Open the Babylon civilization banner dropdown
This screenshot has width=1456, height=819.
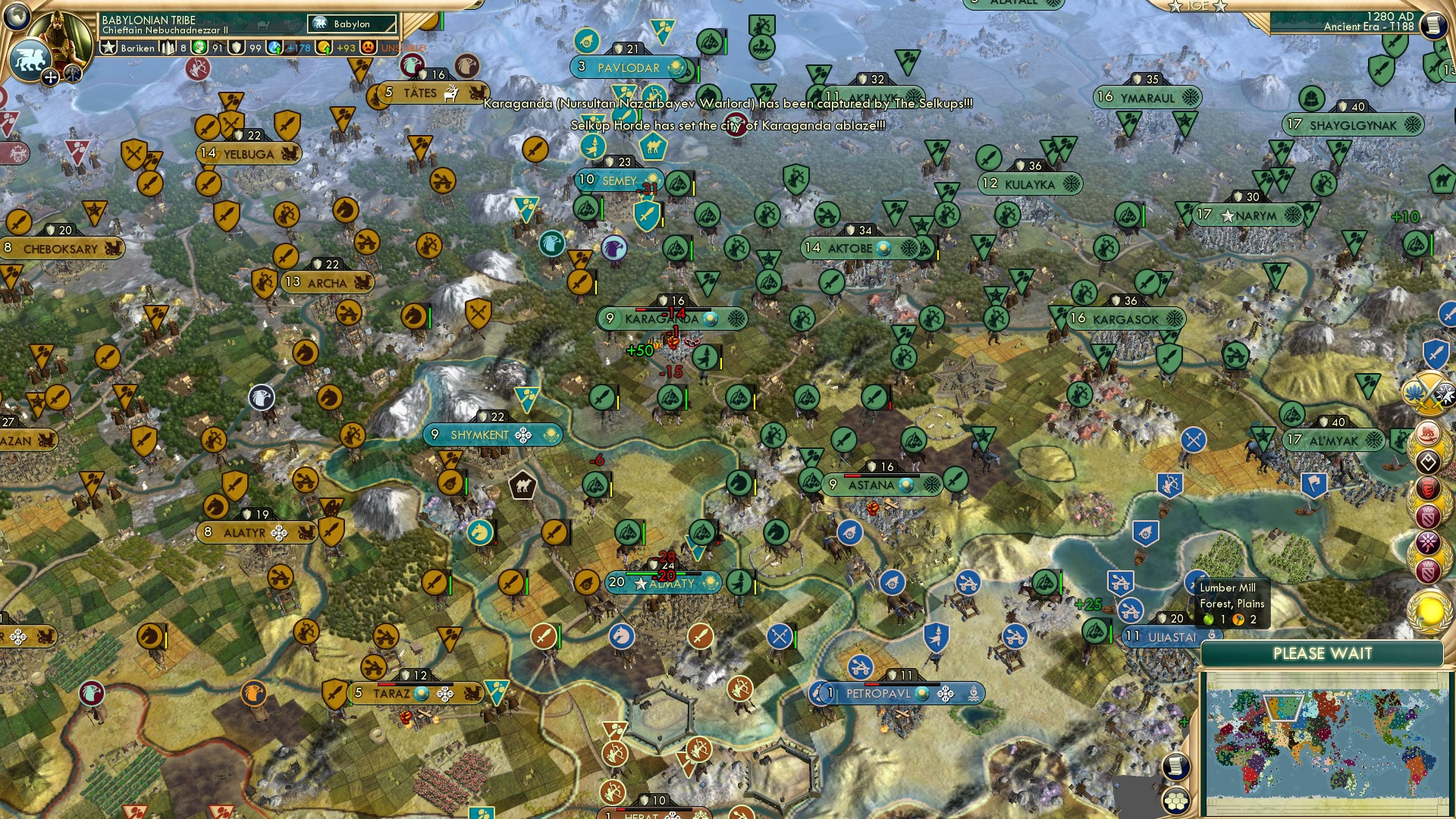point(351,24)
